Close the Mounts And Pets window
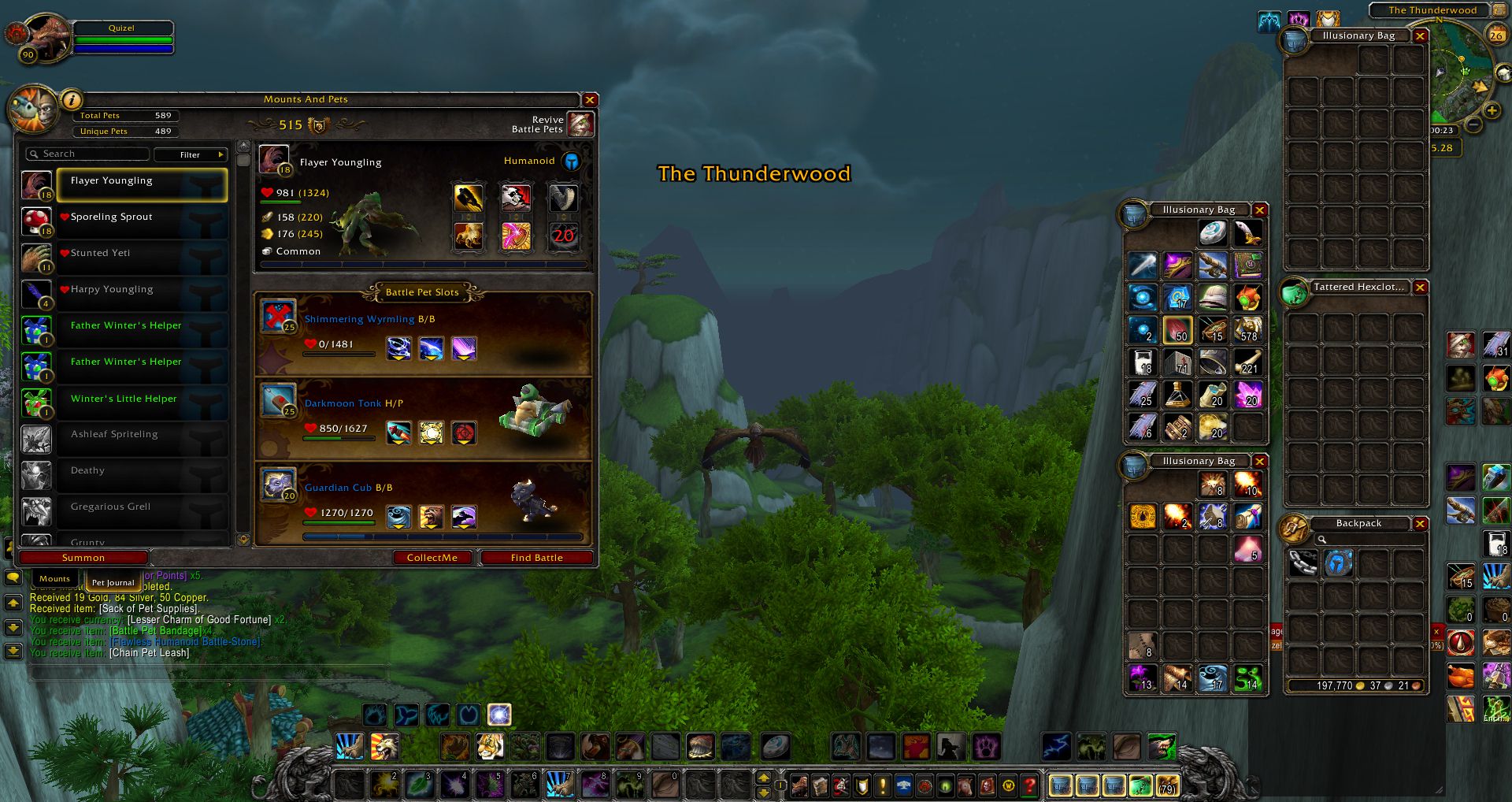This screenshot has width=1512, height=802. (590, 100)
